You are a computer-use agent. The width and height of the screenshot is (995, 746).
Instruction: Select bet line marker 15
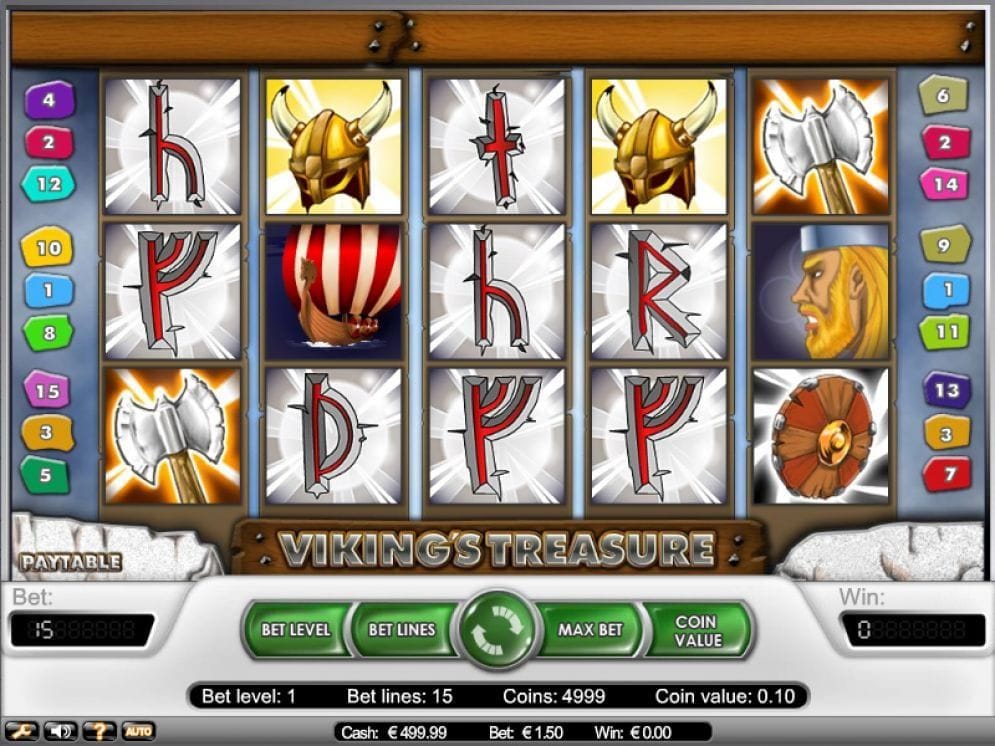[48, 391]
